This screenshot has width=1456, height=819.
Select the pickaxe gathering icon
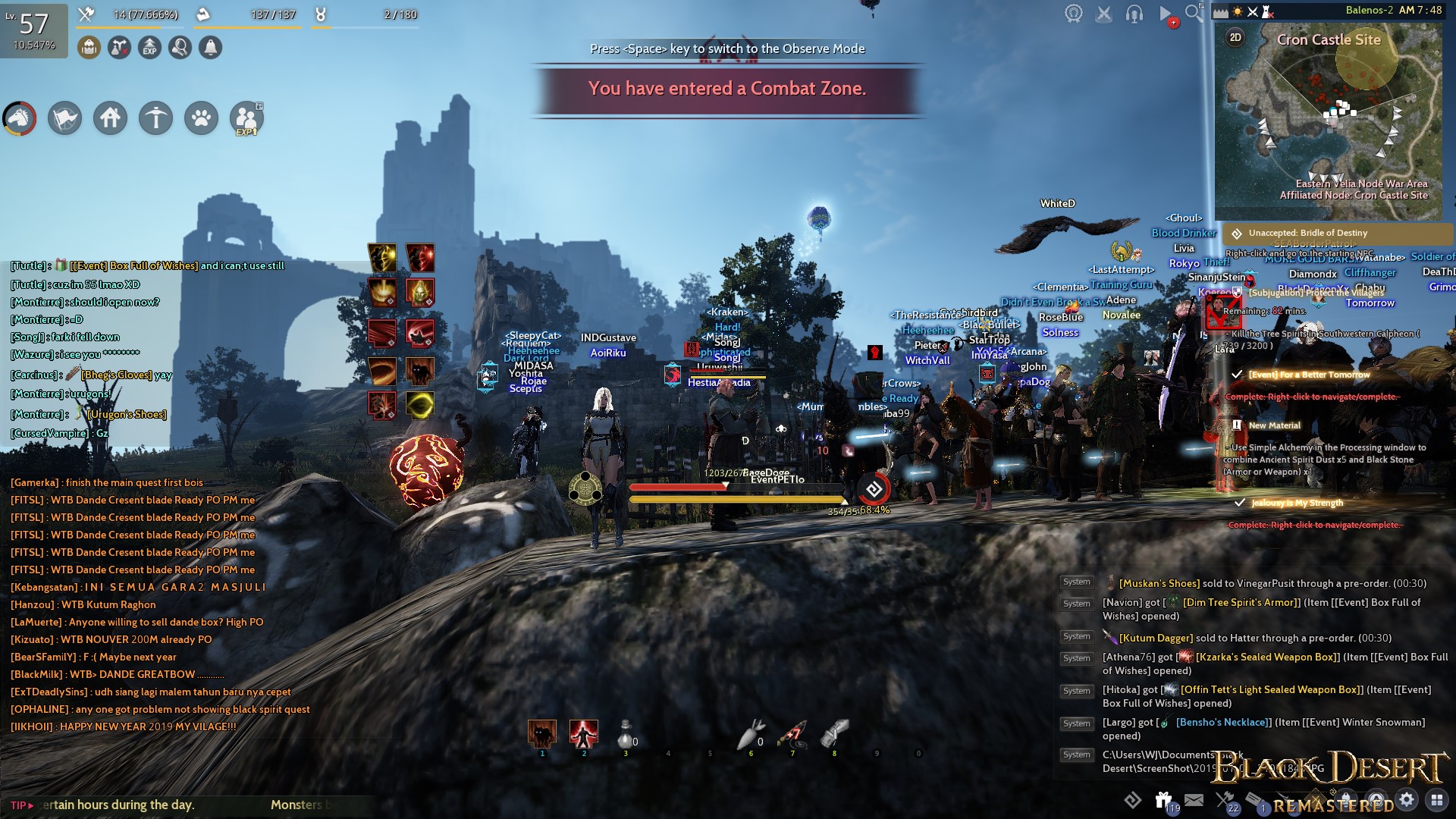click(x=155, y=118)
